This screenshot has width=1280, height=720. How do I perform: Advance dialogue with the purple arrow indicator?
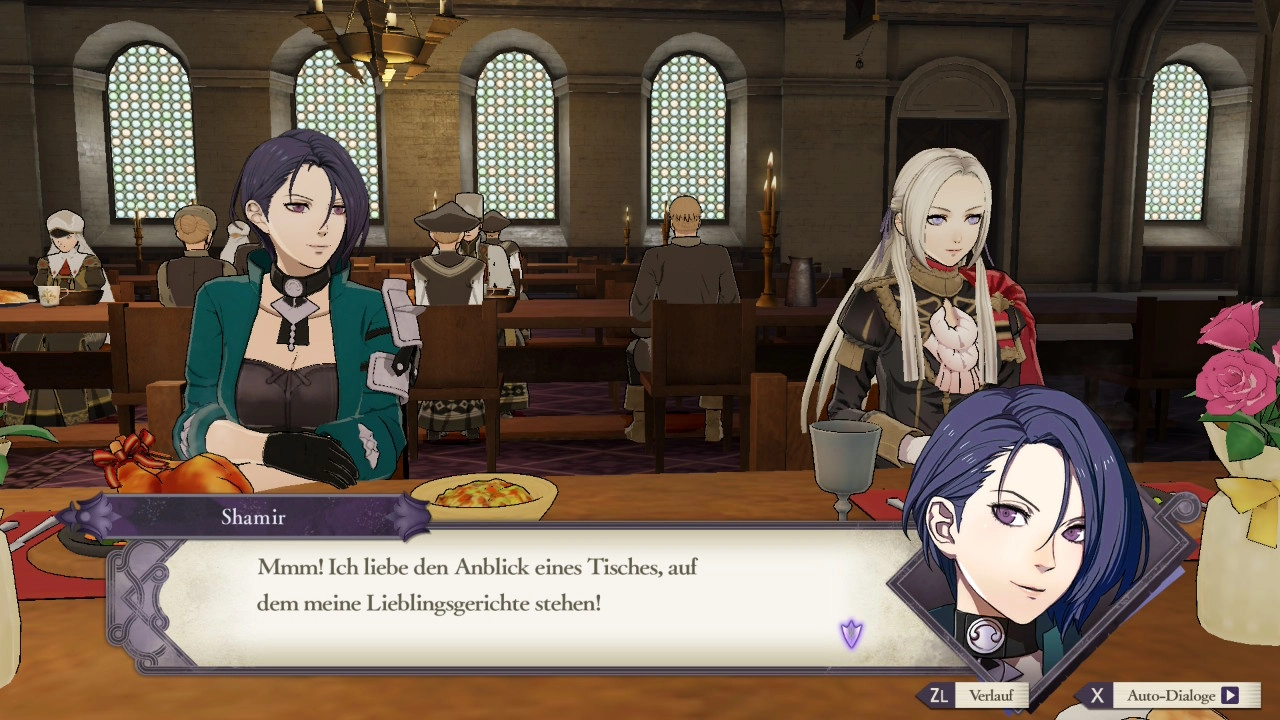(851, 634)
